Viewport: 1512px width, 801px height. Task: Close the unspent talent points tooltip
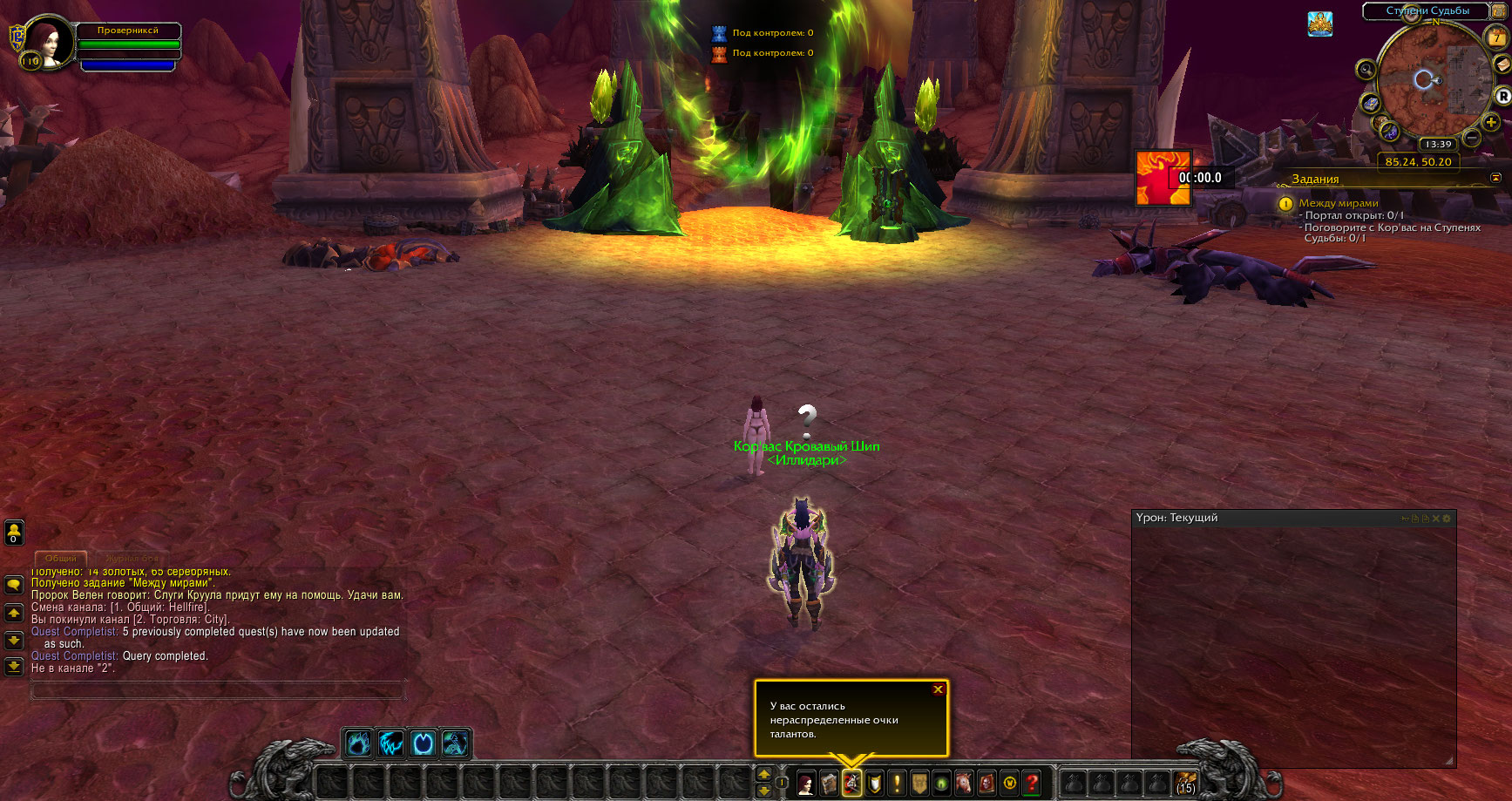tap(938, 689)
